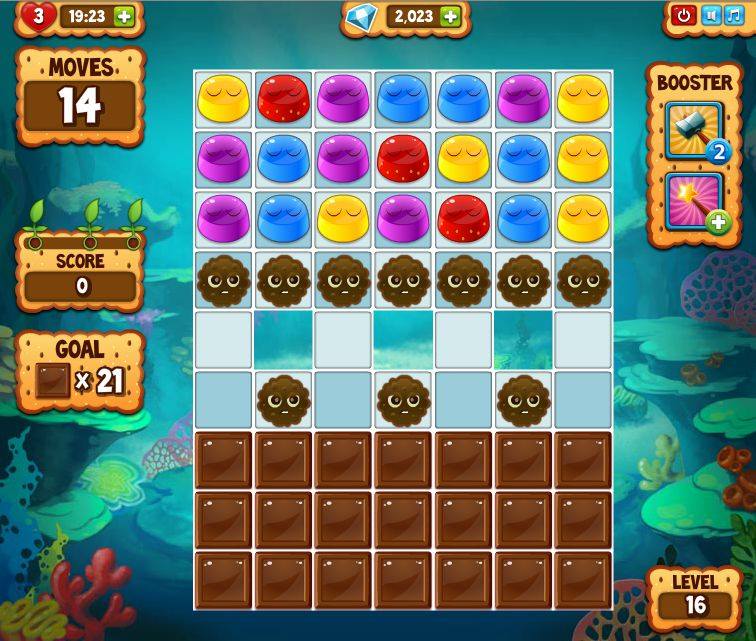The height and width of the screenshot is (641, 756).
Task: Select the magic wand booster
Action: 694,200
